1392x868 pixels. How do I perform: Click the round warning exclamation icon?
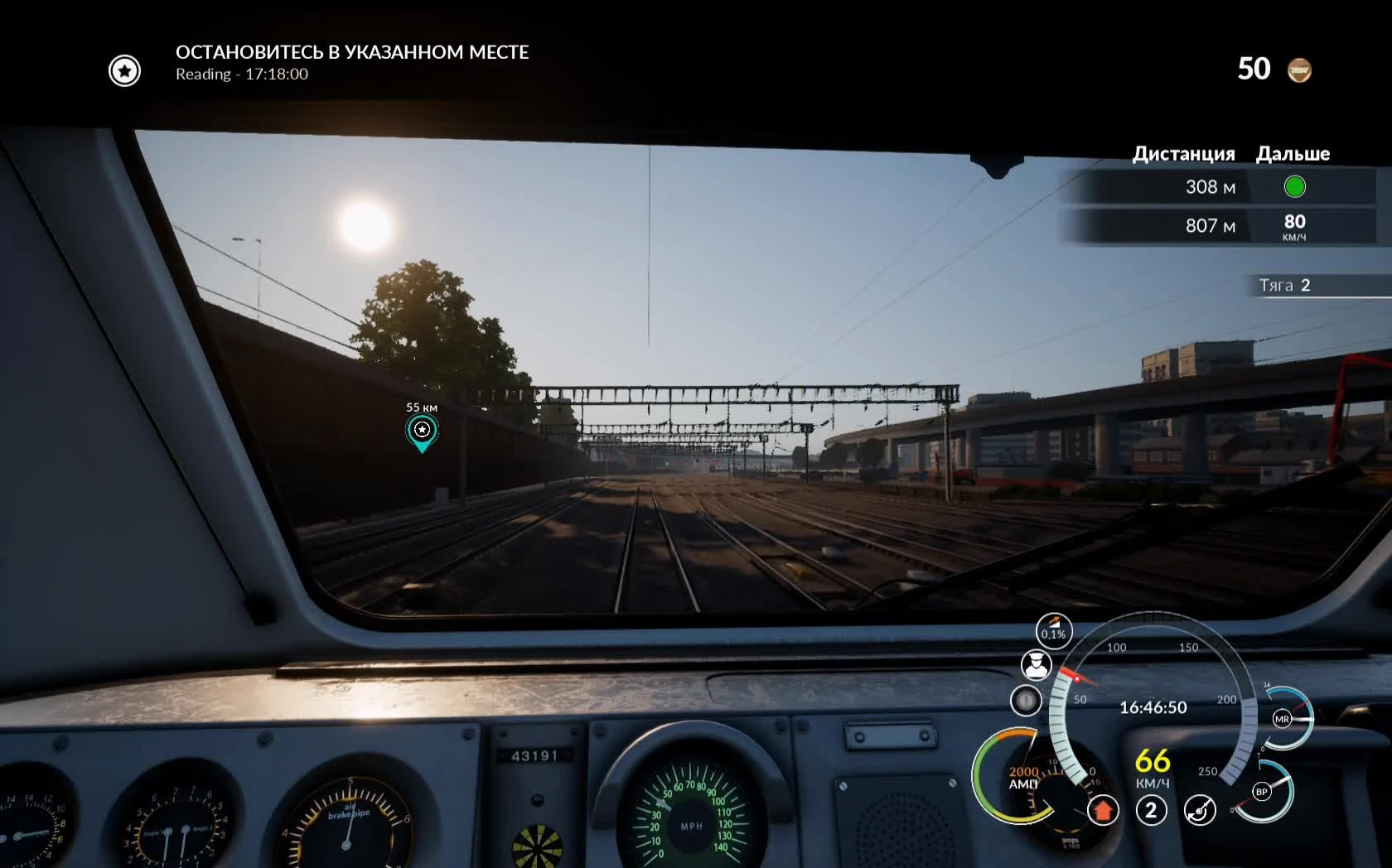click(x=1026, y=701)
